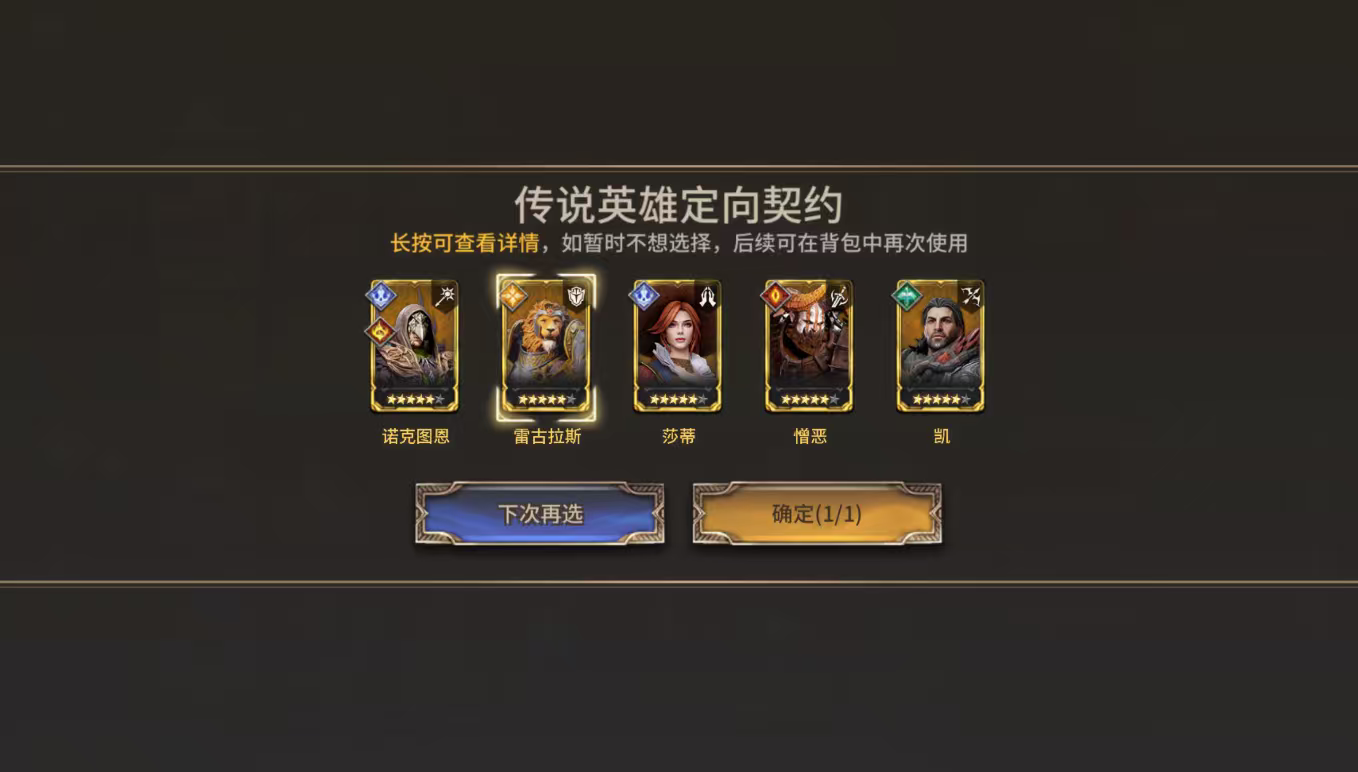Click the highlighted 雷古拉斯 card portrait
The height and width of the screenshot is (772, 1358).
pyautogui.click(x=544, y=345)
